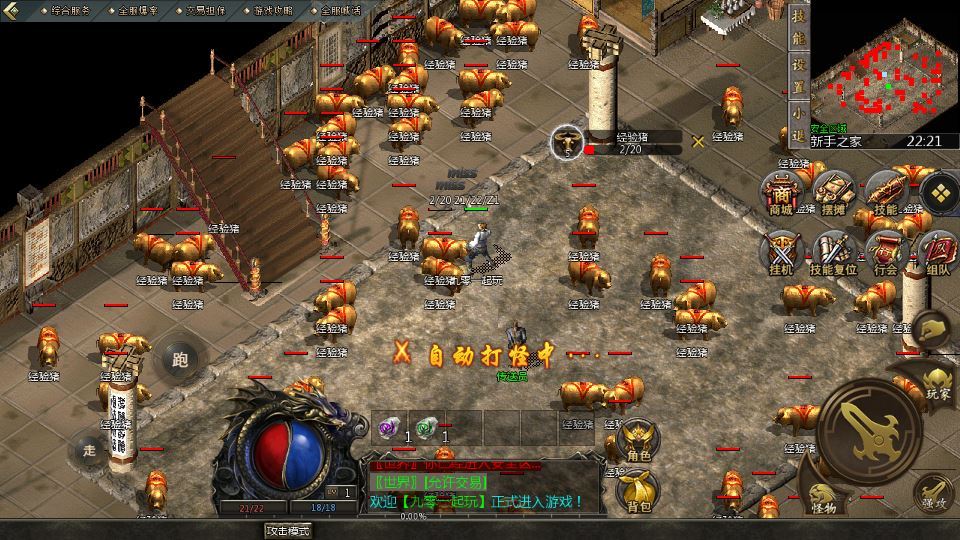The image size is (960, 540).
Task: Open the 组队 team icon
Action: pos(938,254)
